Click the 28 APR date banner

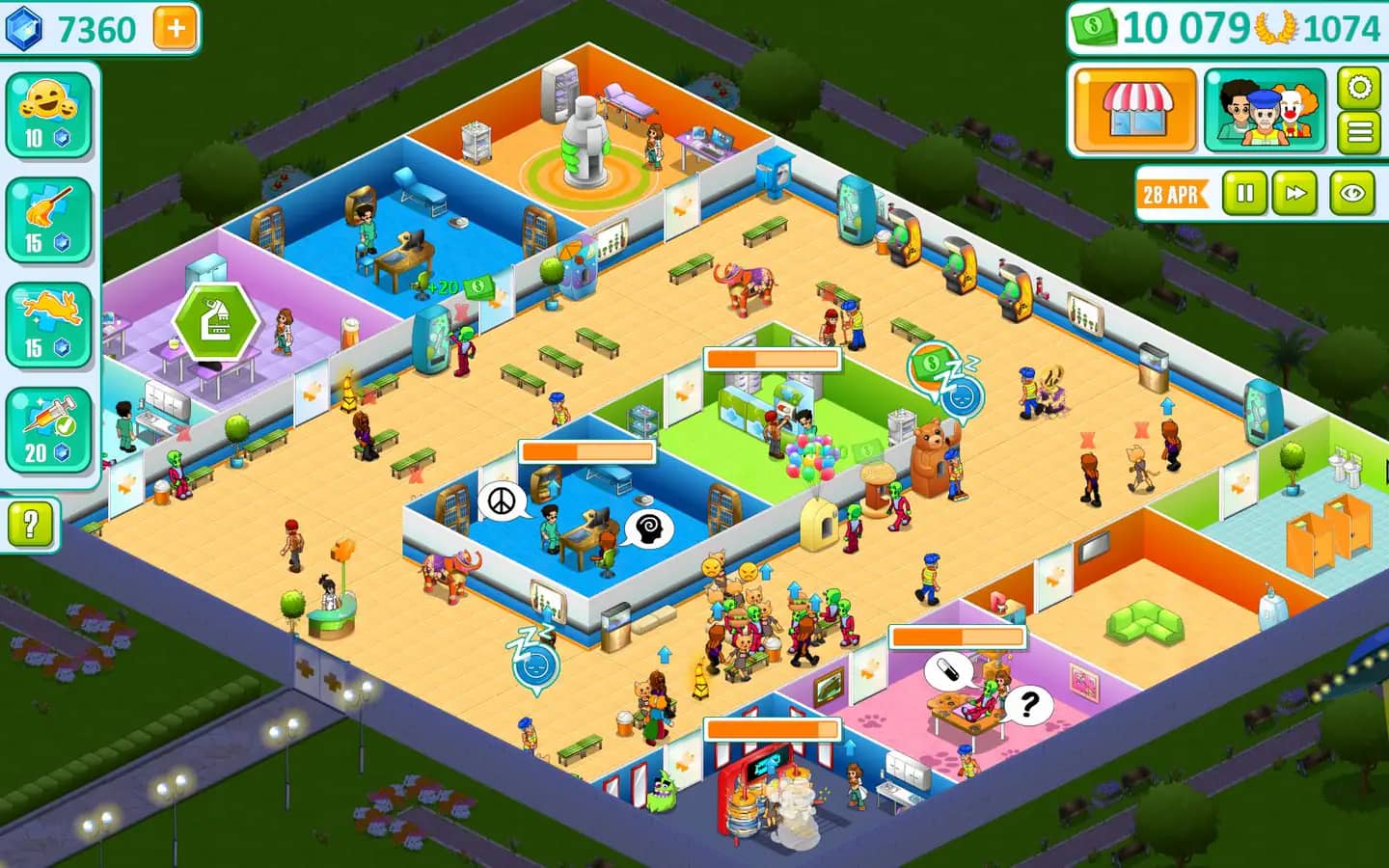pos(1170,193)
